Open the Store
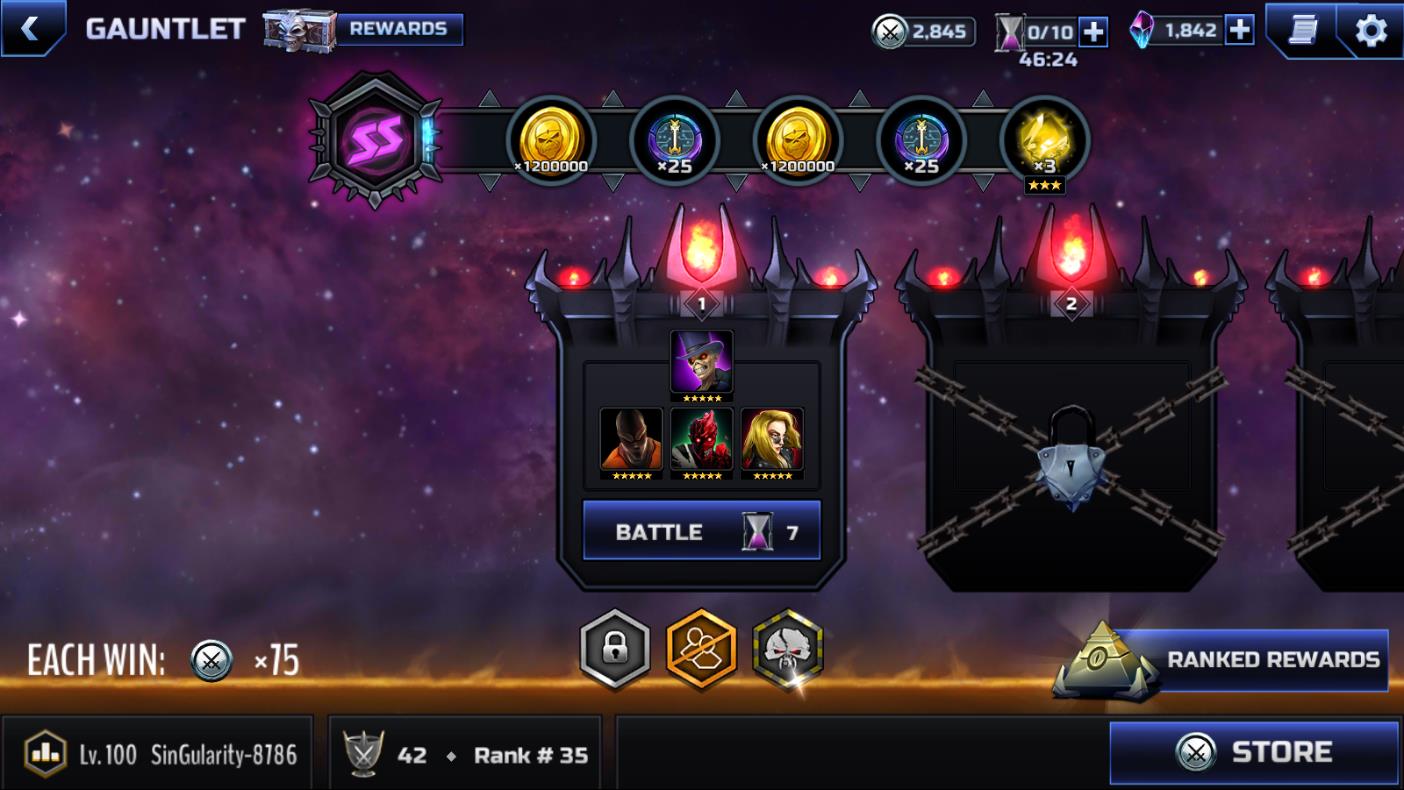This screenshot has width=1404, height=790. (x=1254, y=752)
